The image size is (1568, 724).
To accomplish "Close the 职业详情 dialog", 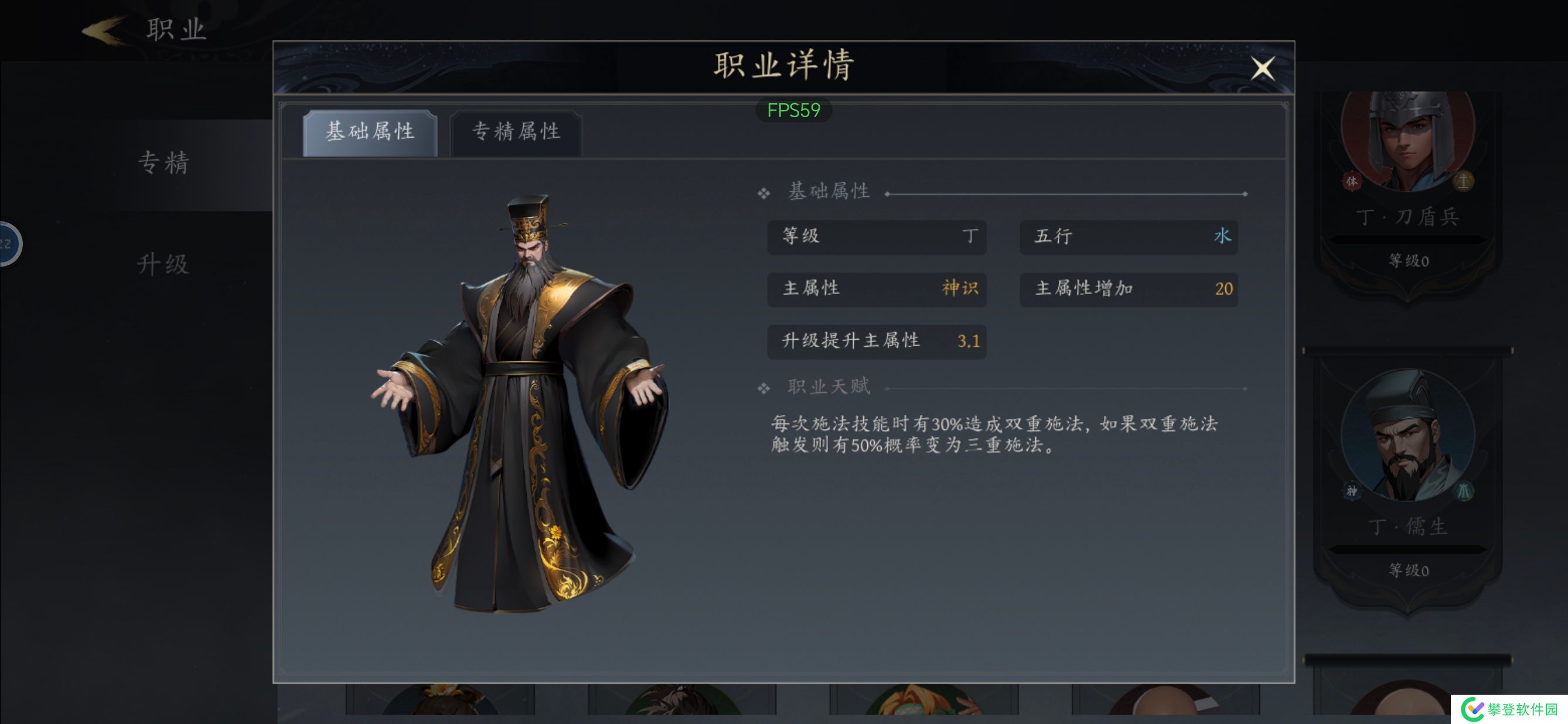I will click(1264, 69).
